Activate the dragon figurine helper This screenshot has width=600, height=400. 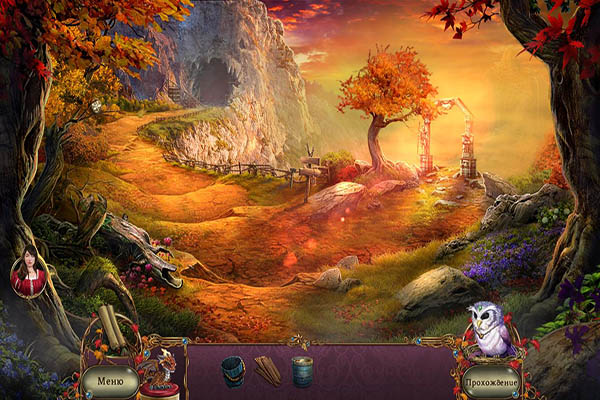[156, 371]
